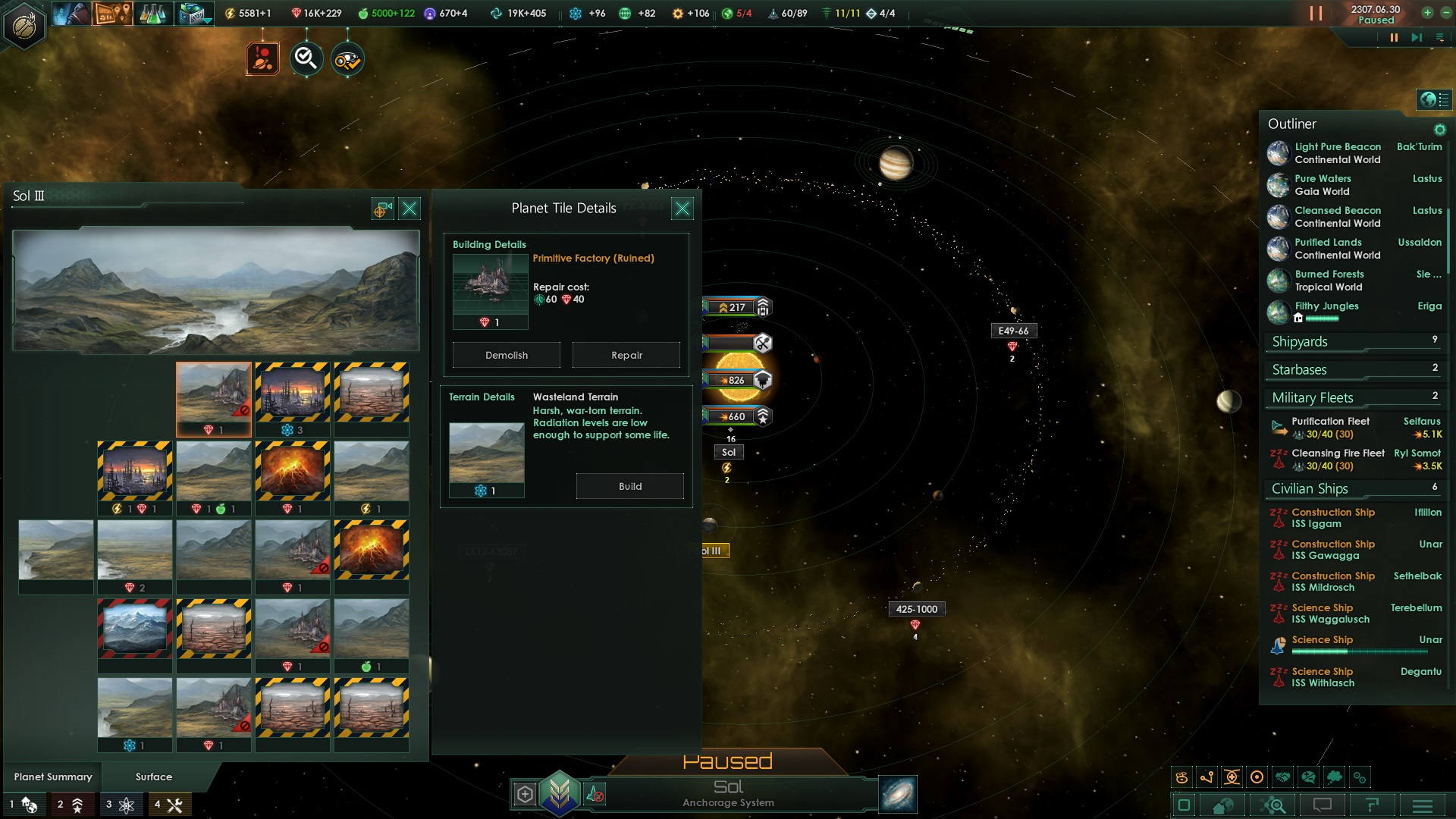The height and width of the screenshot is (819, 1456).
Task: Open the Expansion Planner crate icon
Action: pyautogui.click(x=191, y=13)
